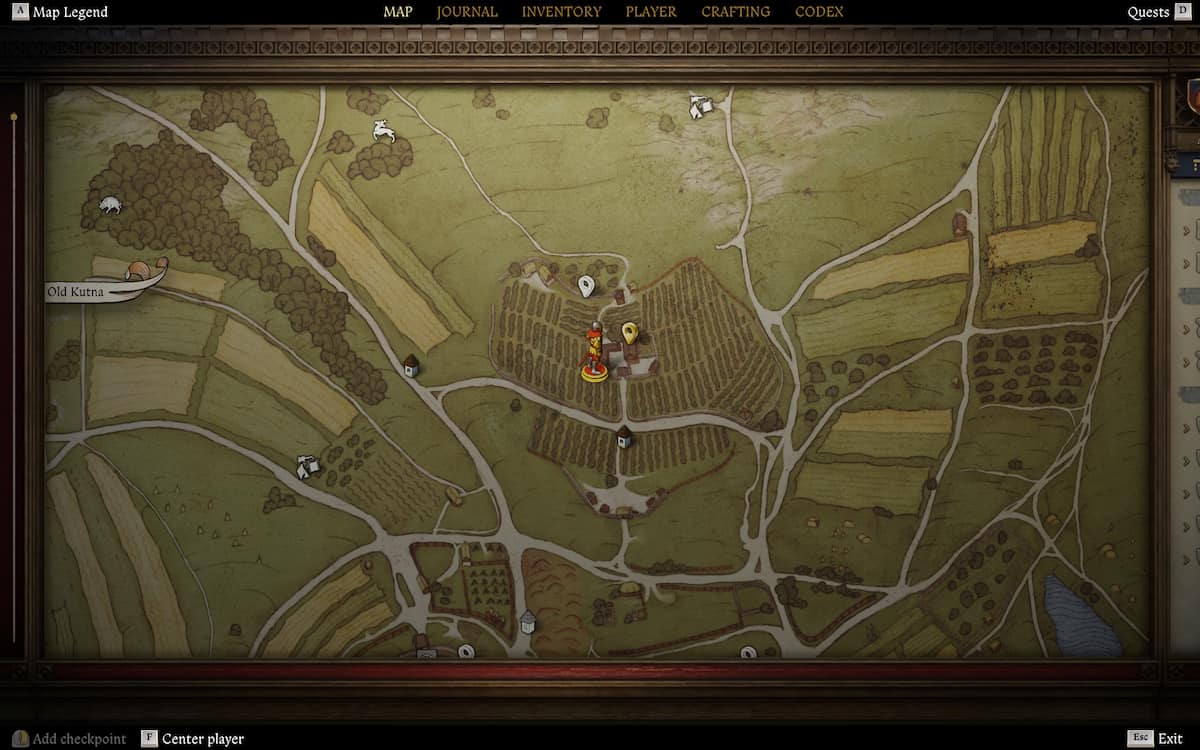Open the Inventory tab
Image resolution: width=1200 pixels, height=750 pixels.
click(x=561, y=12)
